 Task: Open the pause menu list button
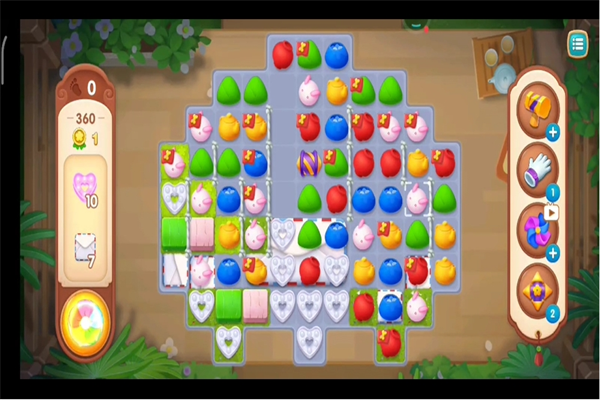[x=577, y=43]
